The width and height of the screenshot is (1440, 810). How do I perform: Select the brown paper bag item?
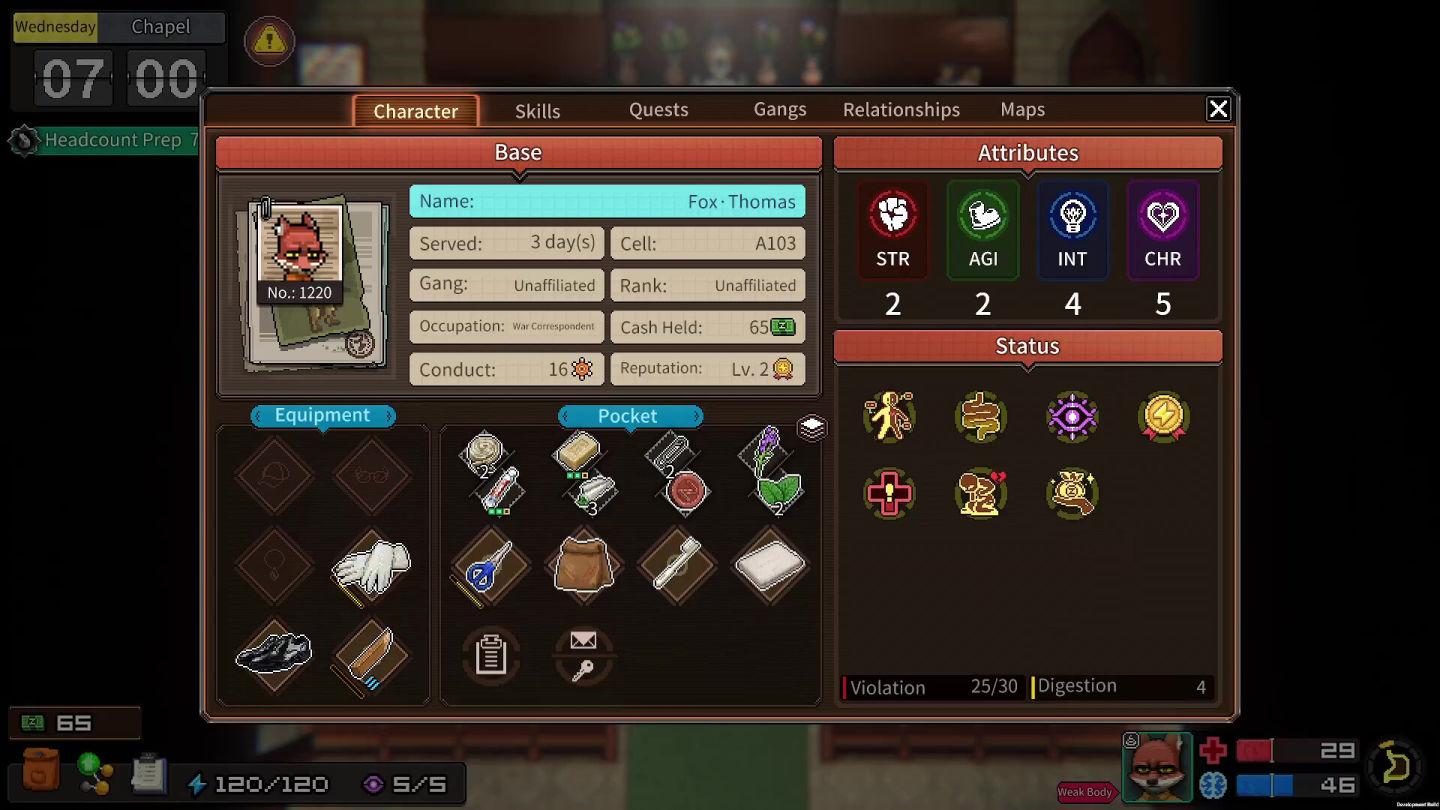(x=584, y=567)
